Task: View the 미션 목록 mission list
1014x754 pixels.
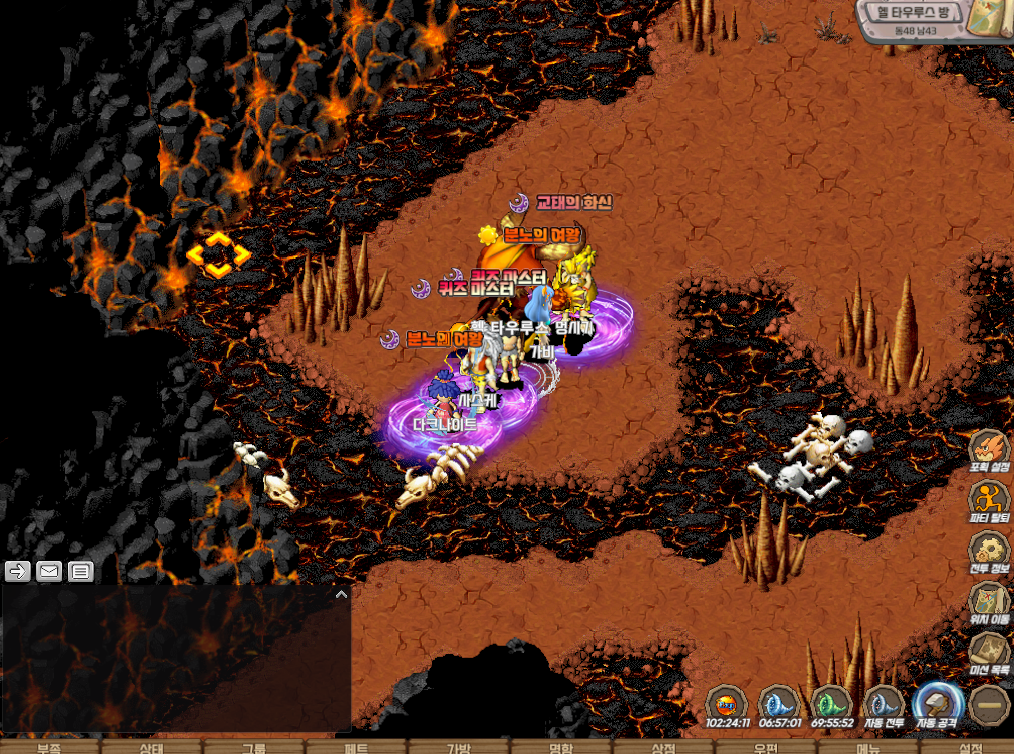Action: 989,652
